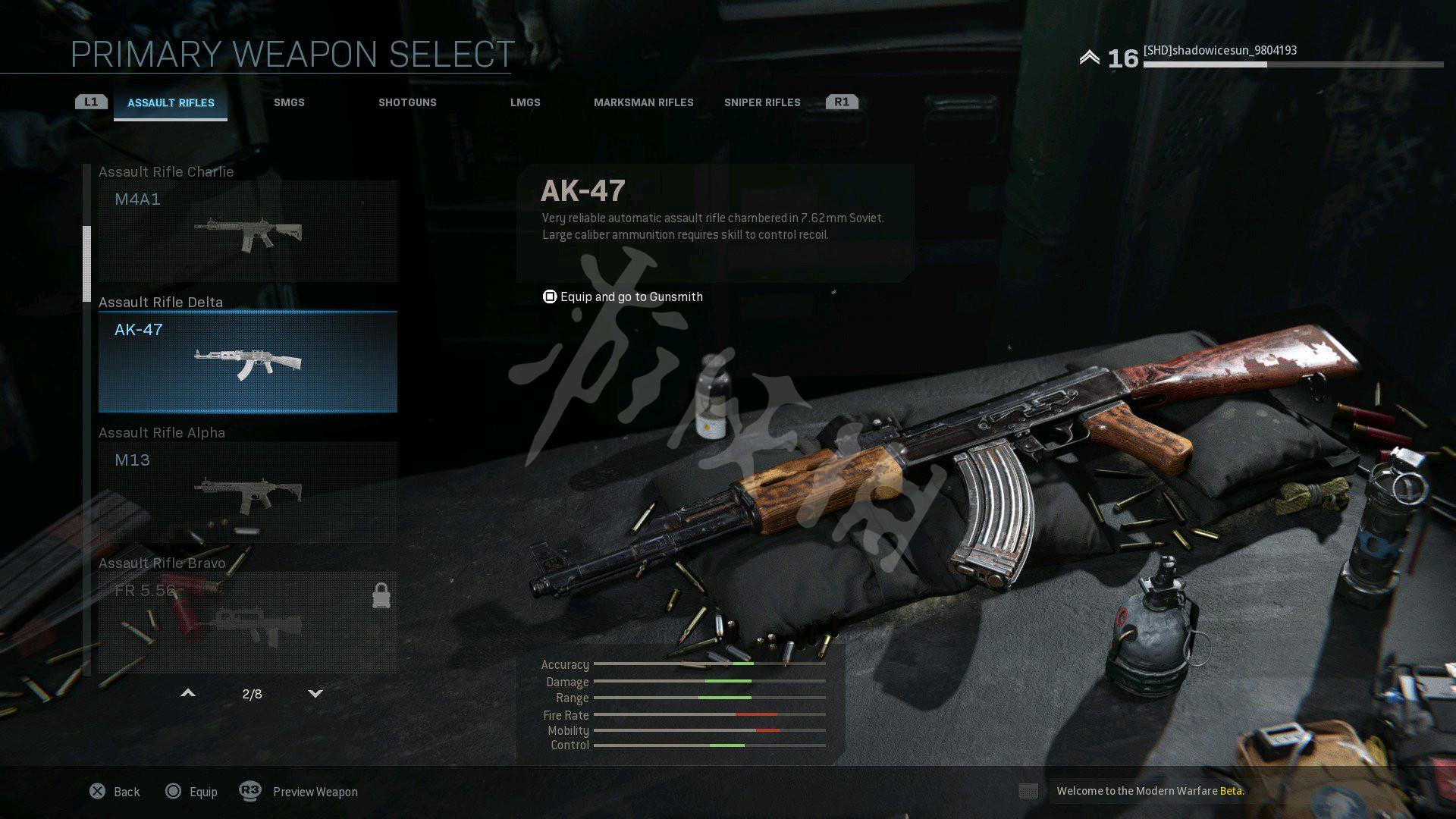Equip the highlighted weapon
Screen dimensions: 1456x819
191,792
